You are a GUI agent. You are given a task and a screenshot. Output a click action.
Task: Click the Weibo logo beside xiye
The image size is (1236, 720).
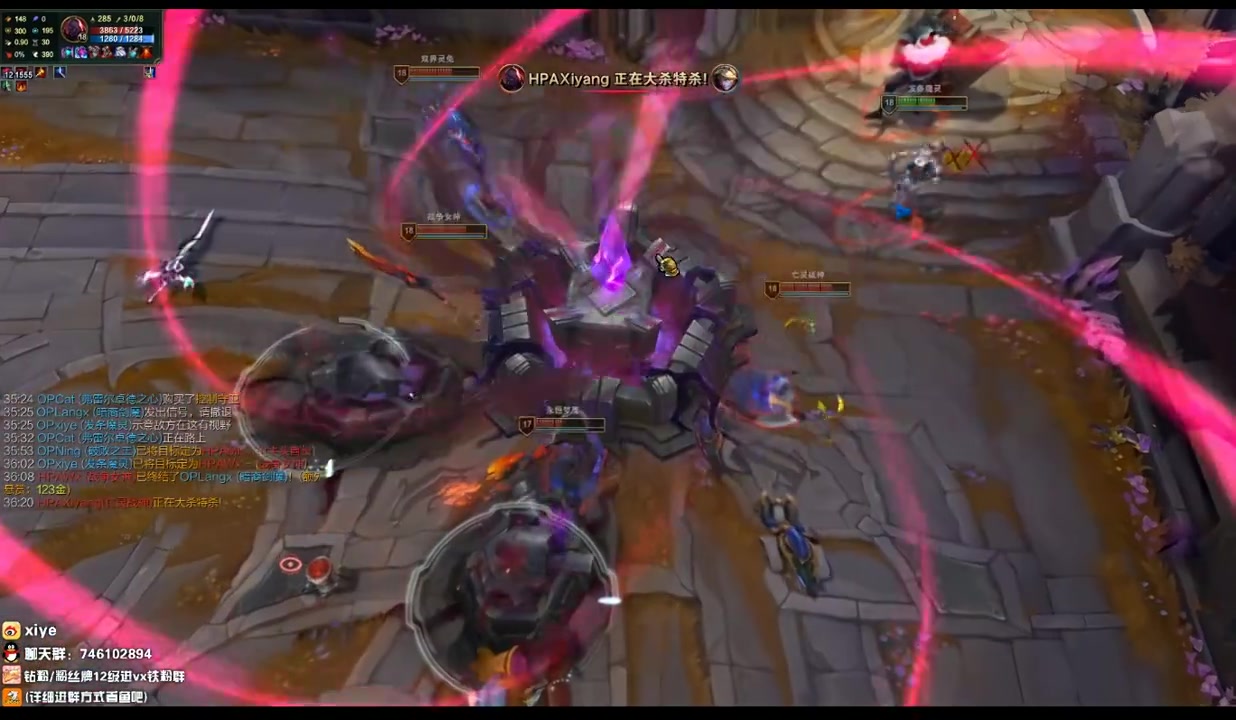[x=11, y=631]
